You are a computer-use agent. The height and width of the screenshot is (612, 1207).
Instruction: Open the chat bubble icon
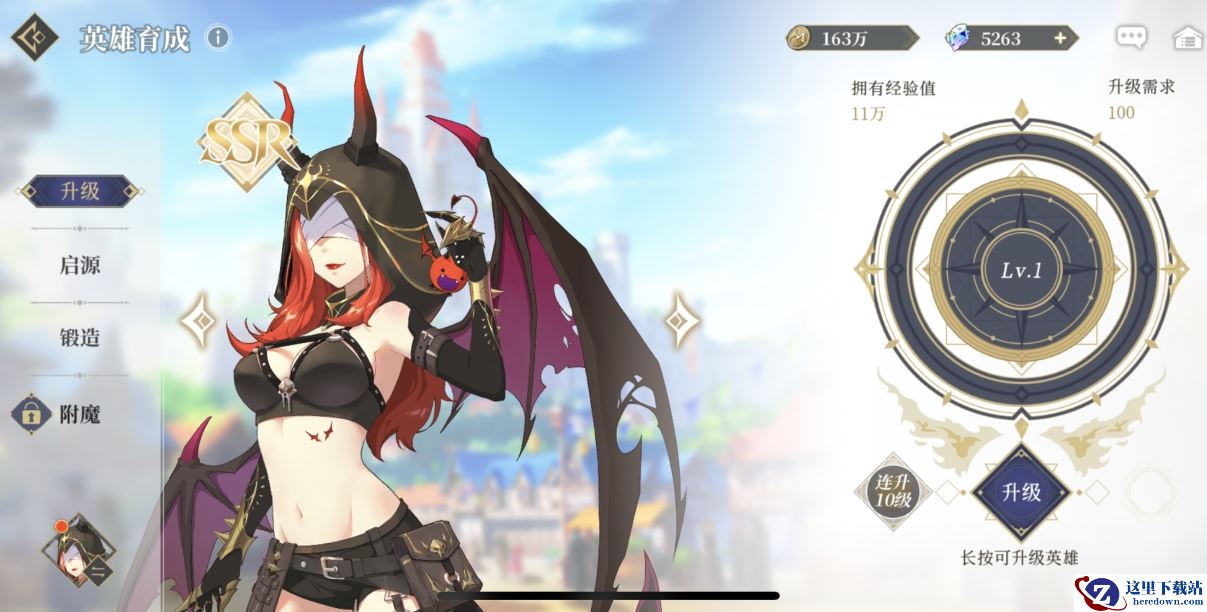(x=1132, y=38)
